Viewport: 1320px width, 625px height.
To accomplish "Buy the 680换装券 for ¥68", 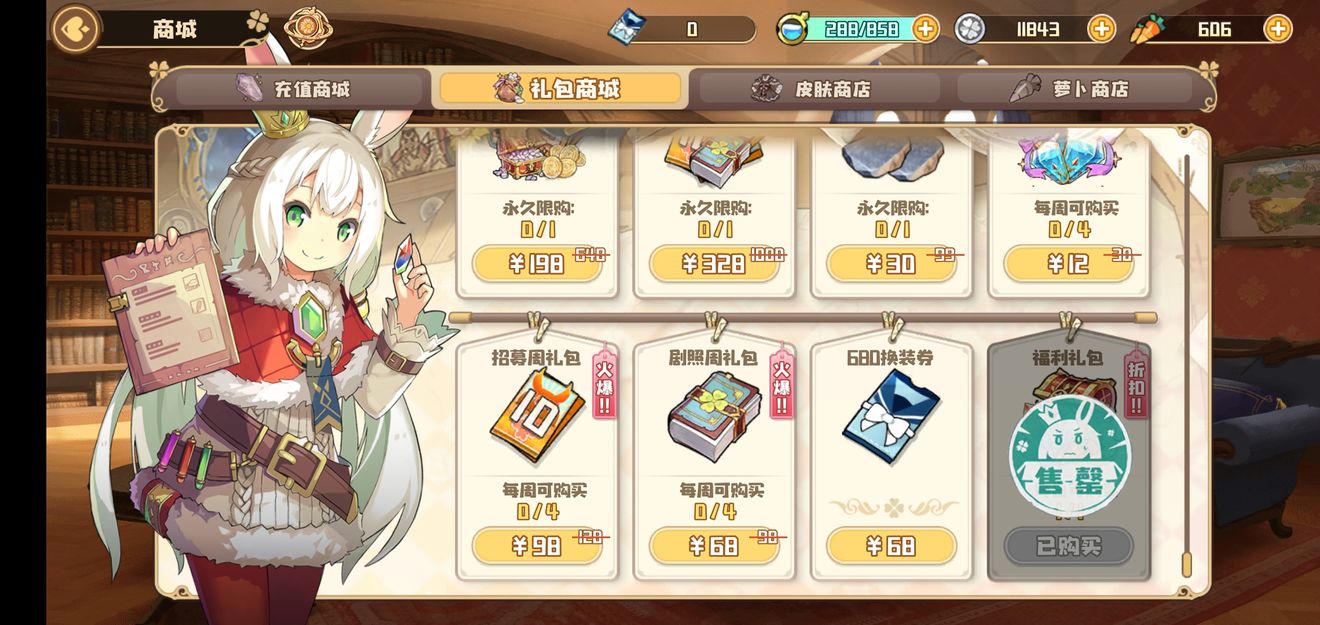I will click(891, 546).
